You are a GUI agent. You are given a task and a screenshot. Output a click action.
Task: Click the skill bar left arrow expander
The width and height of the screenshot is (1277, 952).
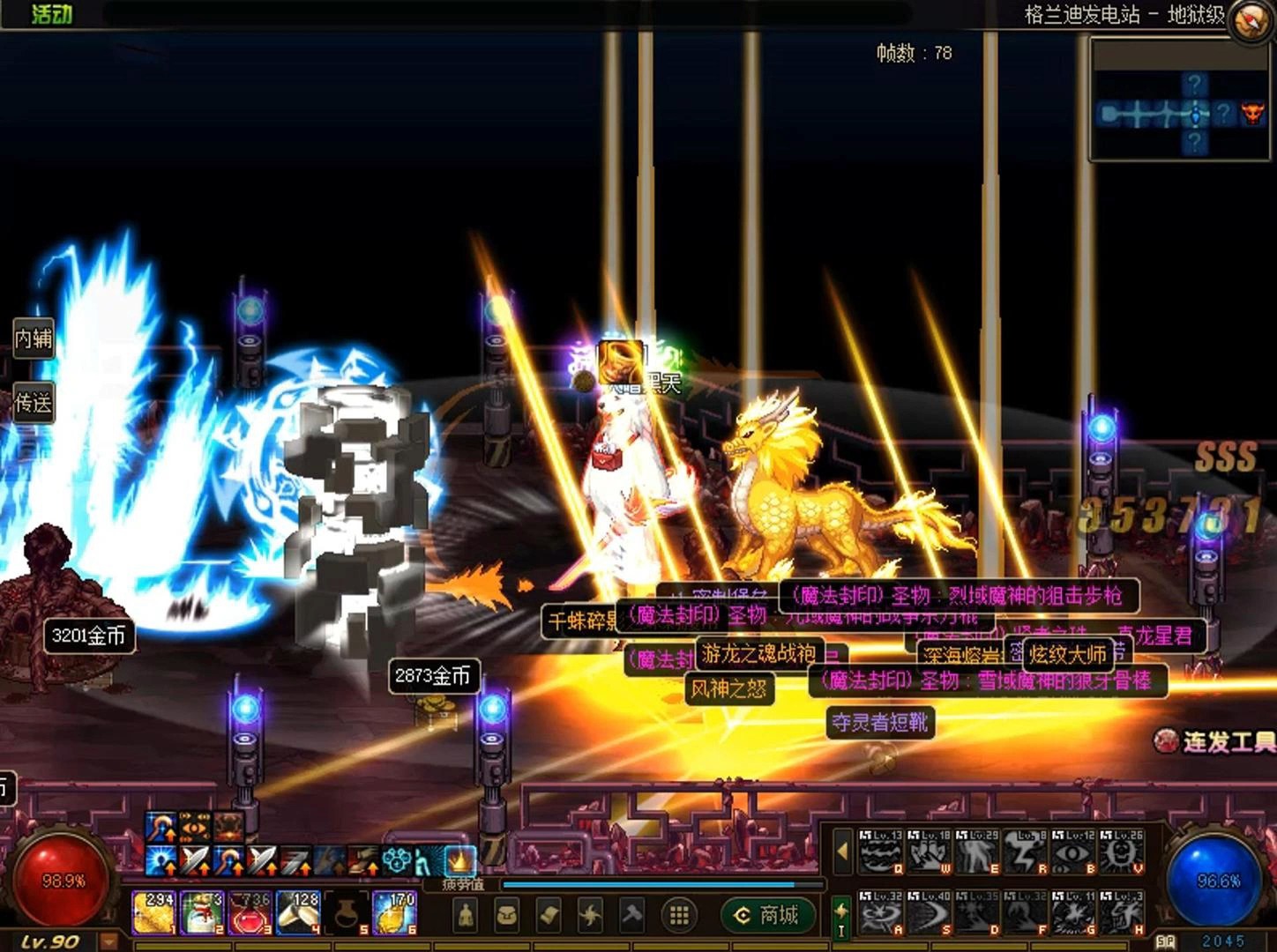842,852
